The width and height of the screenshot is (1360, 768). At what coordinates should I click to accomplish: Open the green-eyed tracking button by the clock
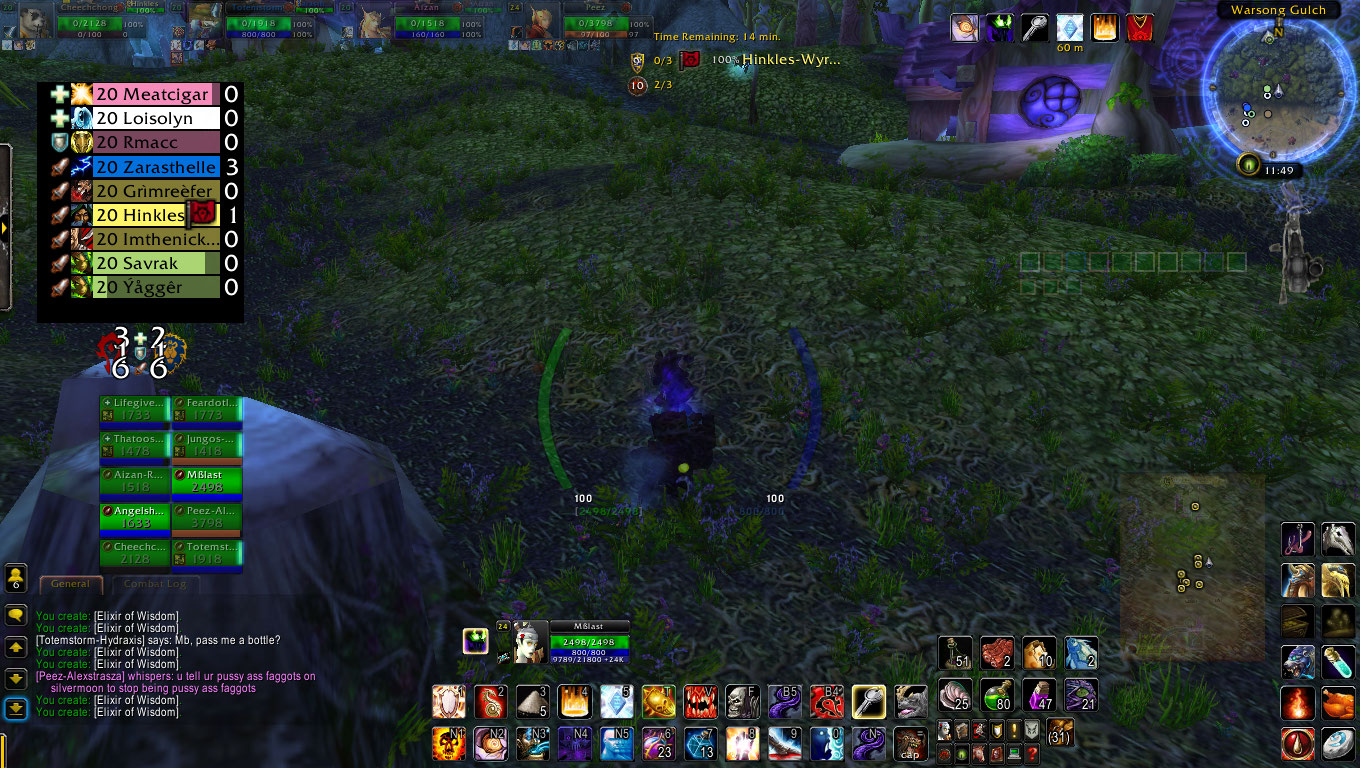1247,163
